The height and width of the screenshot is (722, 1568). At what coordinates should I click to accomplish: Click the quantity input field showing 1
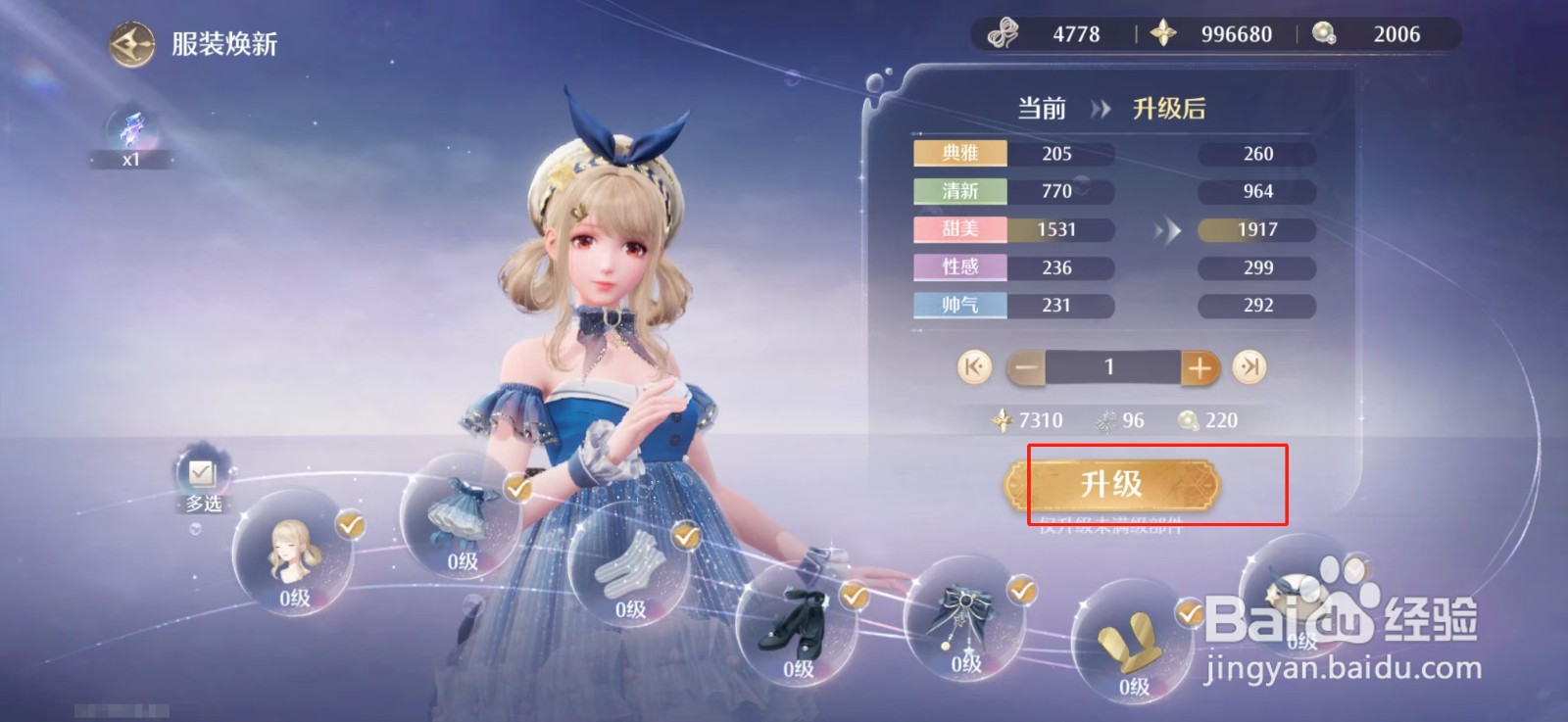click(x=1110, y=367)
